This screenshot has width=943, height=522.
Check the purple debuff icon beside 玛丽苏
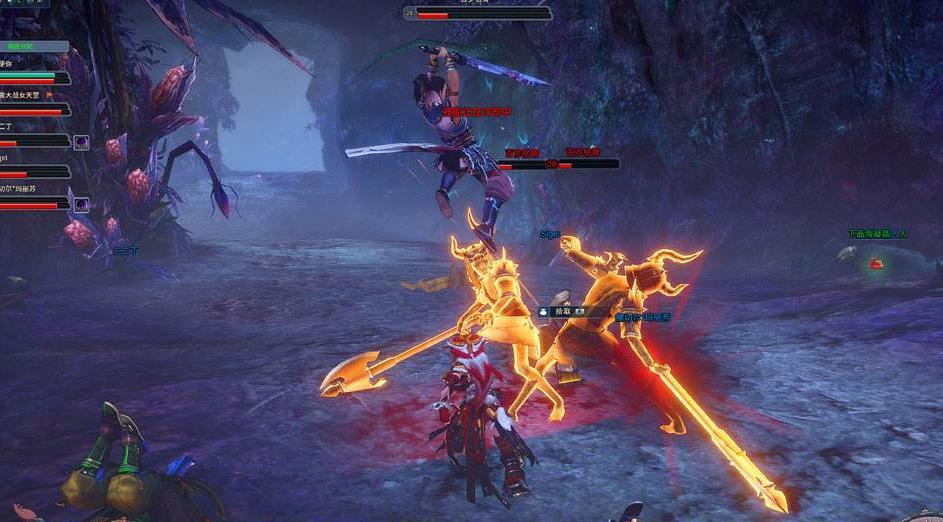[81, 205]
